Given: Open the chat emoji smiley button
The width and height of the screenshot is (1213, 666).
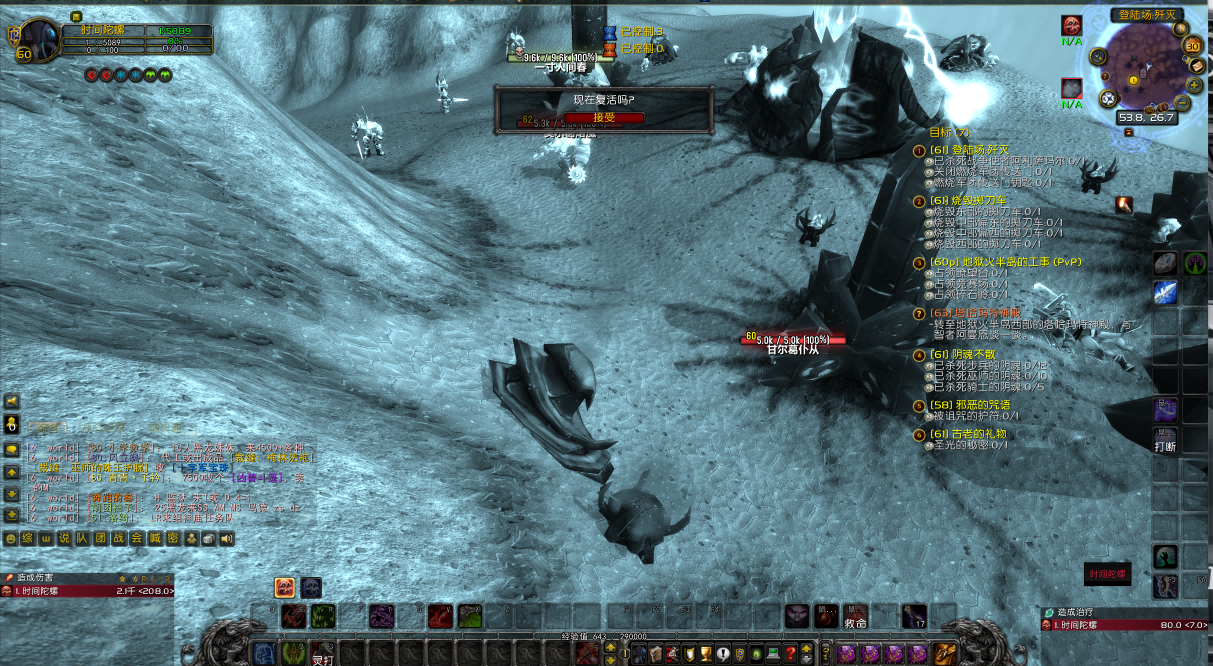Looking at the screenshot, I should 11,539.
